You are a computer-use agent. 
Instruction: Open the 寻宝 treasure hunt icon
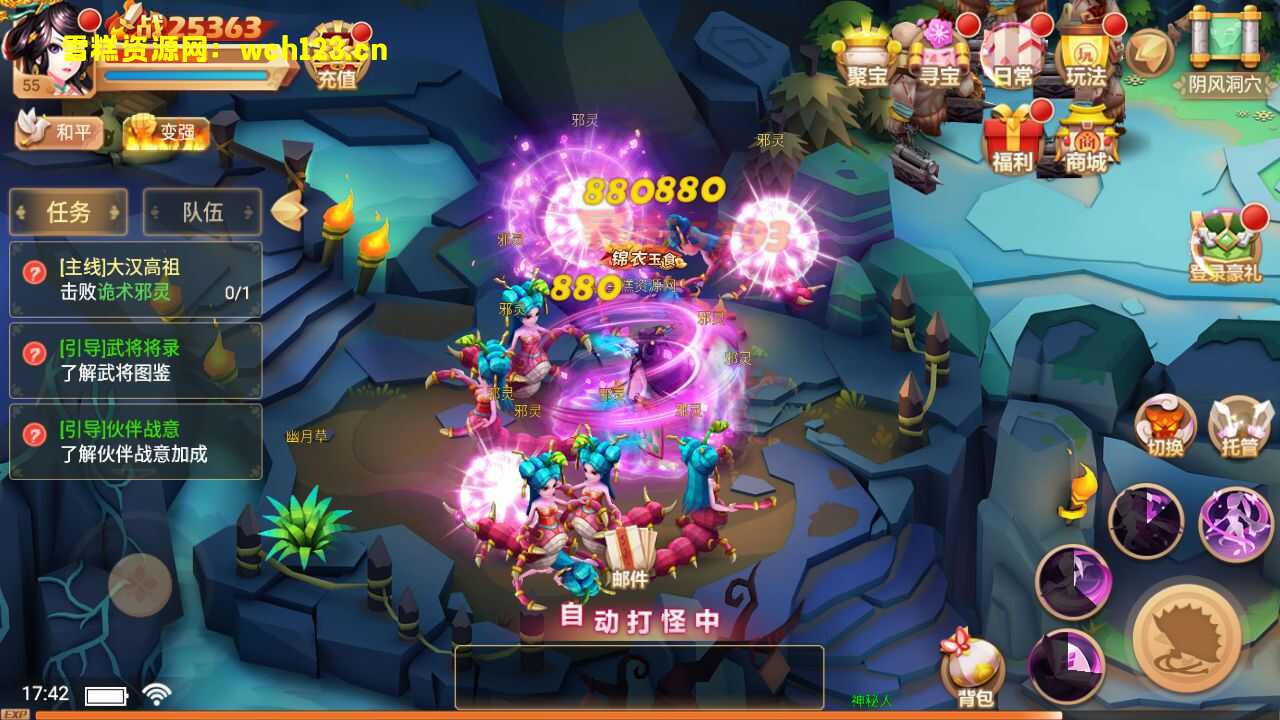(x=940, y=55)
